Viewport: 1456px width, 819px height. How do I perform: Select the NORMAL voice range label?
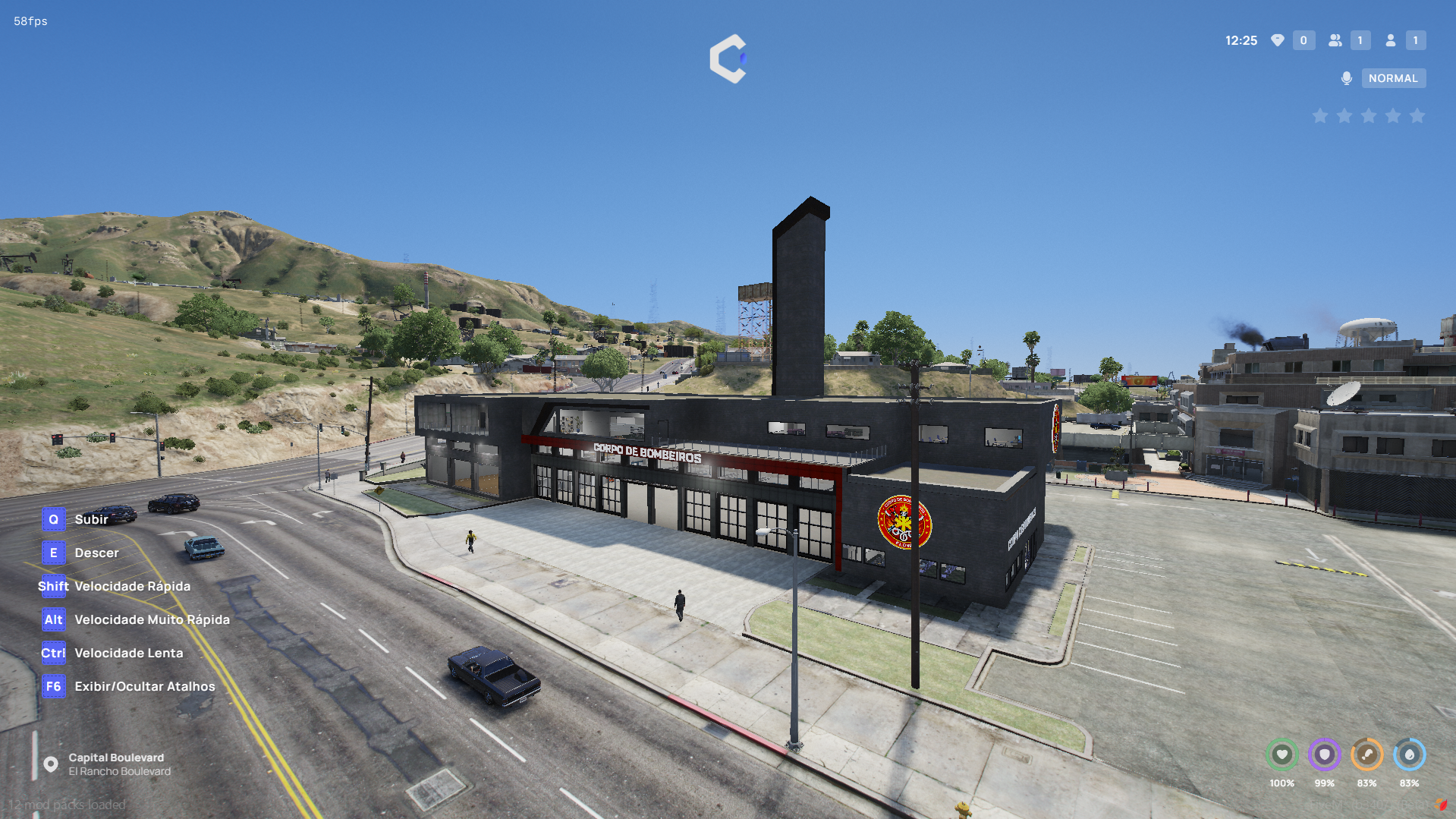(x=1393, y=78)
